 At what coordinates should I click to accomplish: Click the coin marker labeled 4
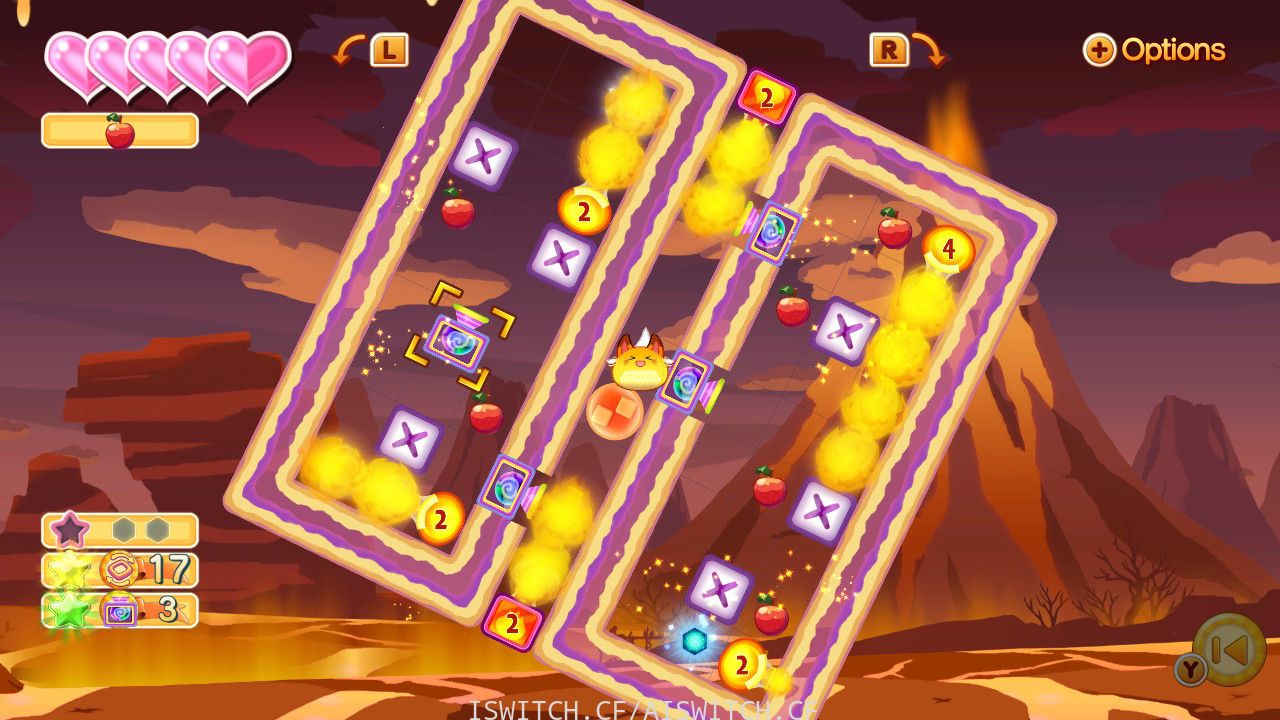[946, 250]
